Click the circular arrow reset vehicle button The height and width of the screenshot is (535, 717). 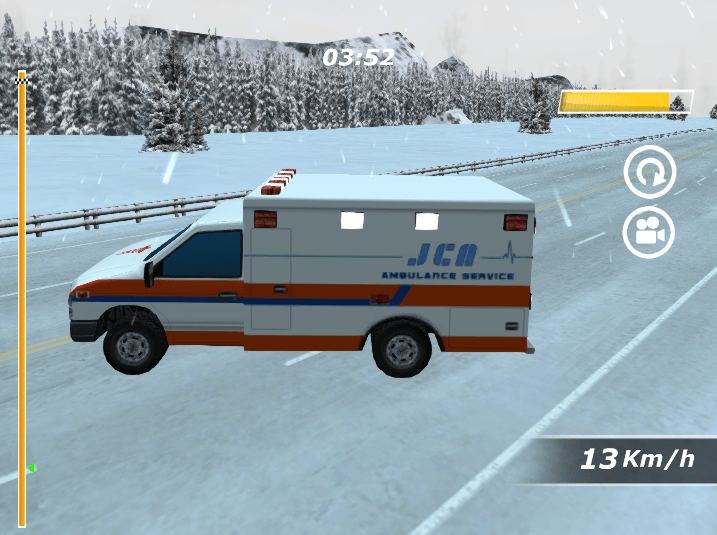649,173
